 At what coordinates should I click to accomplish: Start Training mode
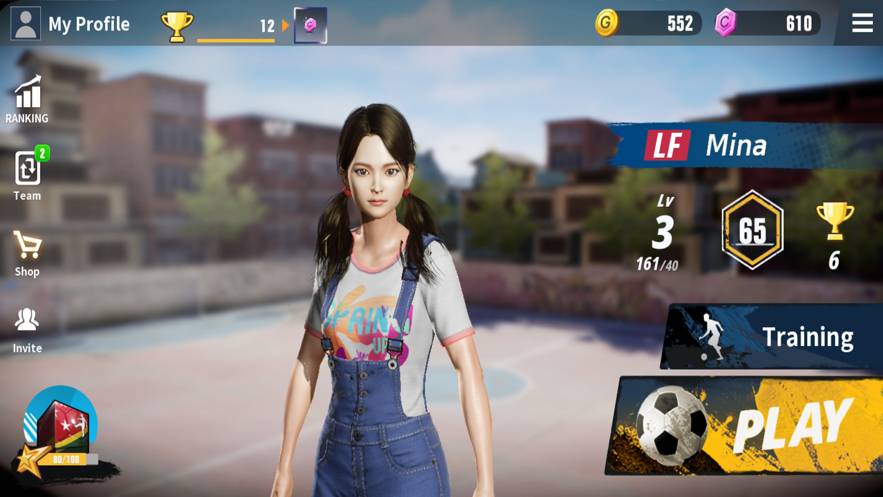pyautogui.click(x=772, y=337)
